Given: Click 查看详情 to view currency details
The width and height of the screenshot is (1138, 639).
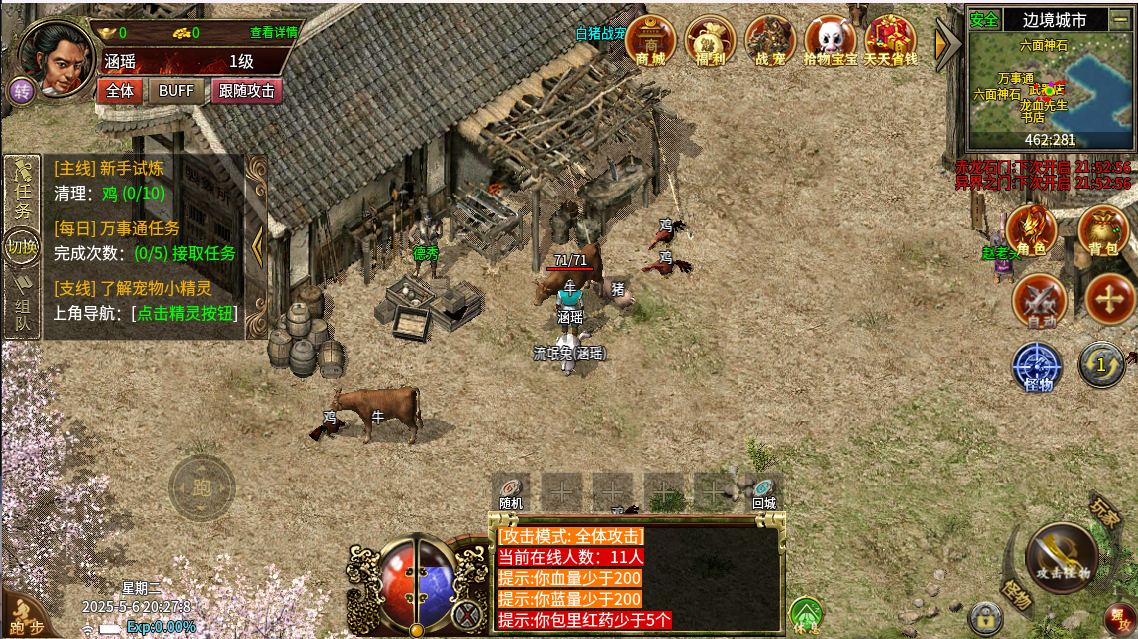Looking at the screenshot, I should pos(274,32).
